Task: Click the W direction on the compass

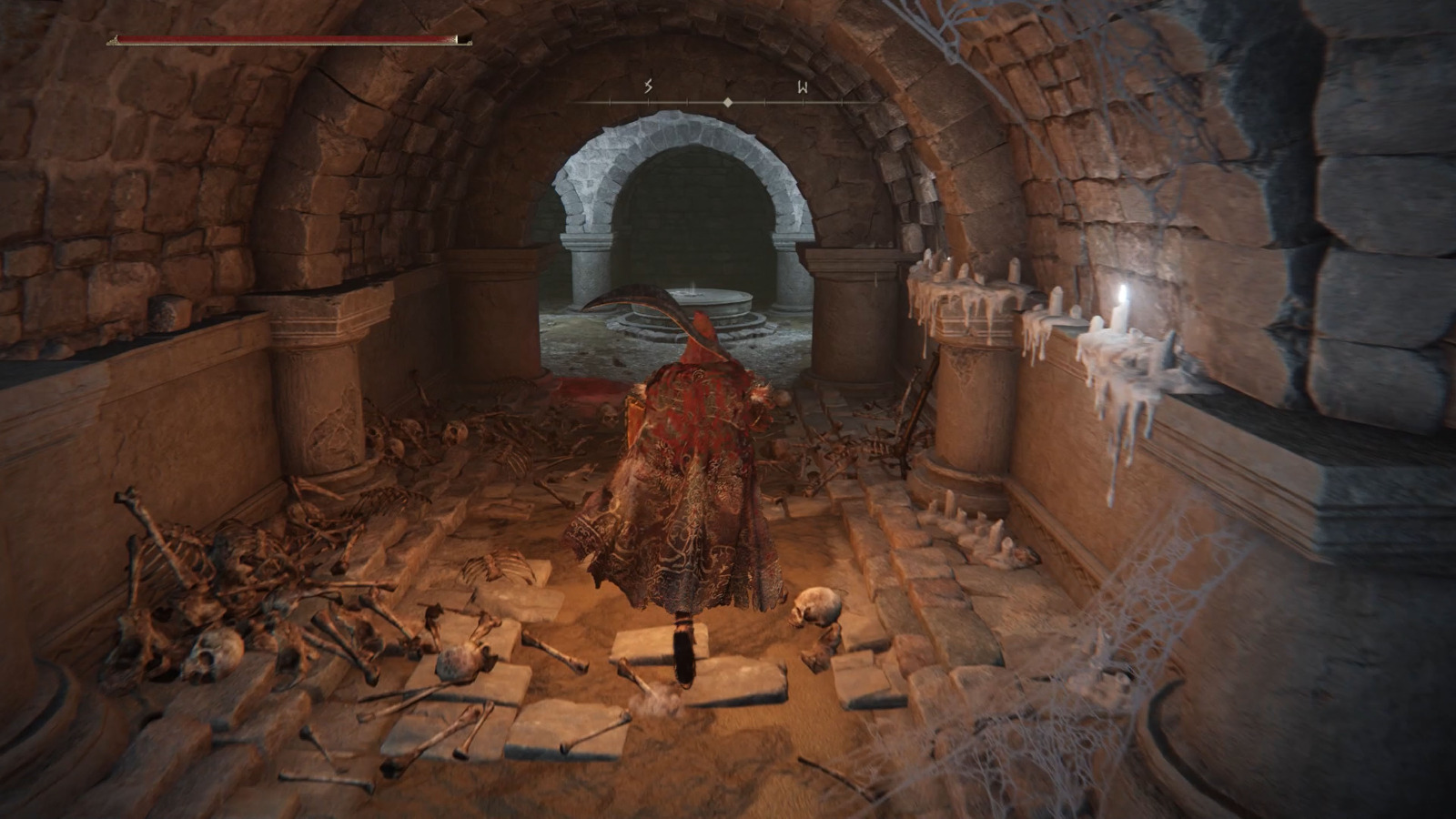Action: (802, 88)
